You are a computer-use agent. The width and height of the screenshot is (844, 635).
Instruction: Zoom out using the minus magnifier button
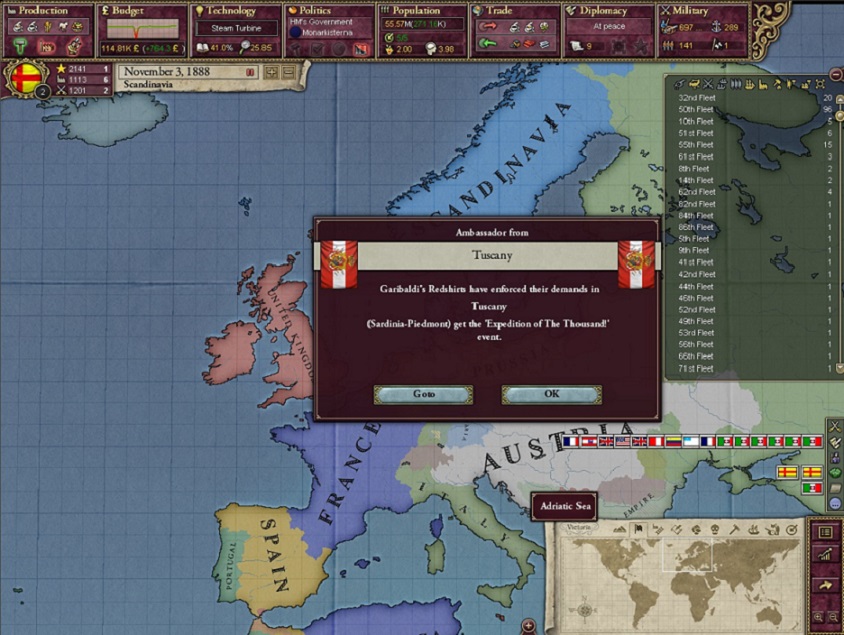pyautogui.click(x=833, y=619)
